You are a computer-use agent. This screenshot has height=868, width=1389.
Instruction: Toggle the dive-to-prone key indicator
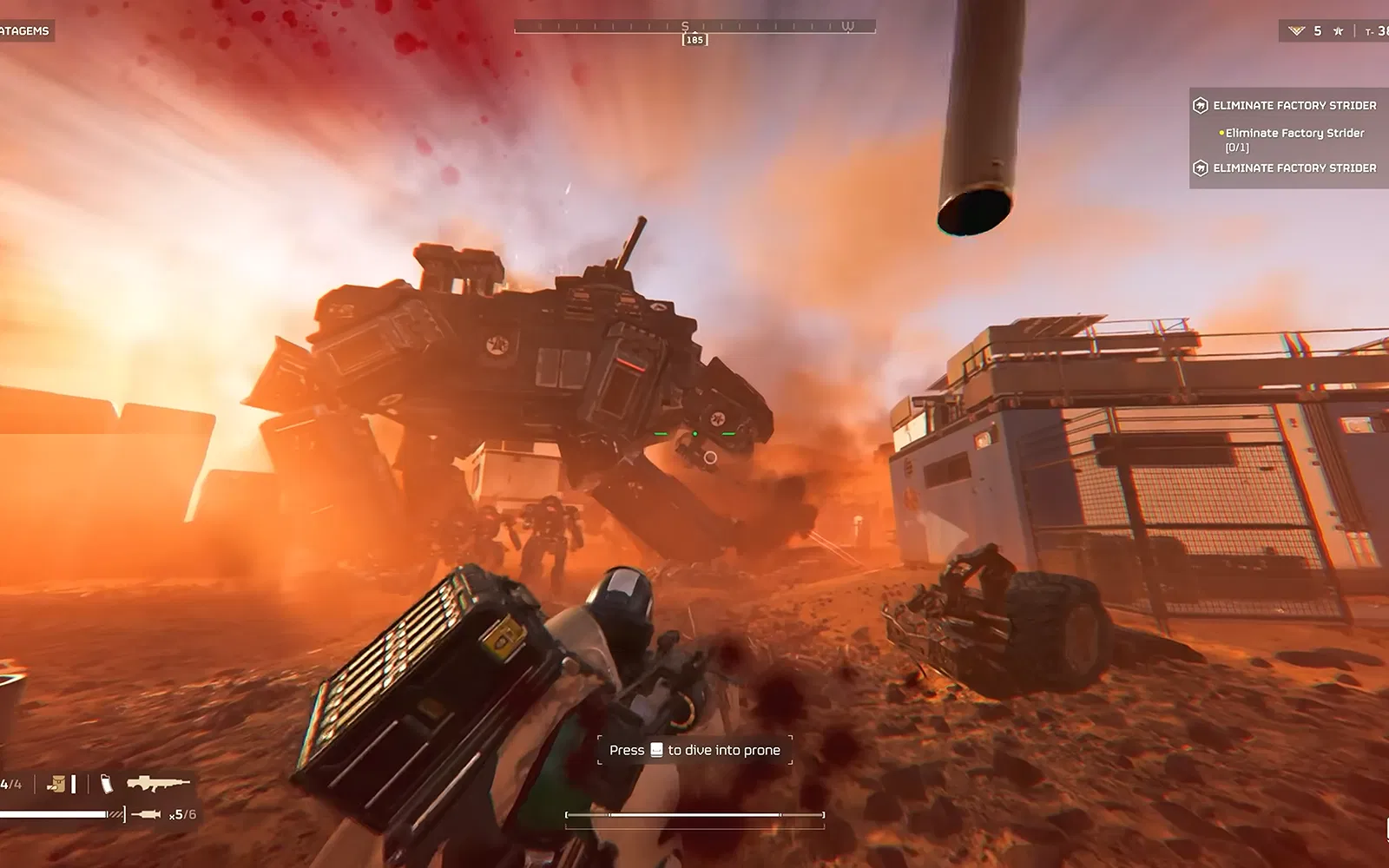(x=656, y=749)
